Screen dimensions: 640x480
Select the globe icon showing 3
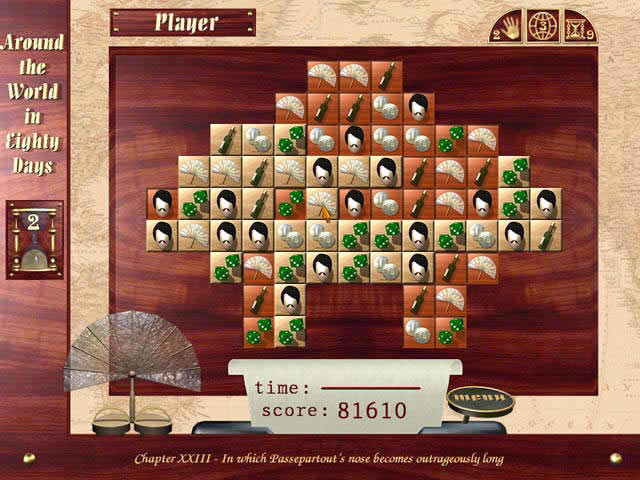pos(543,25)
